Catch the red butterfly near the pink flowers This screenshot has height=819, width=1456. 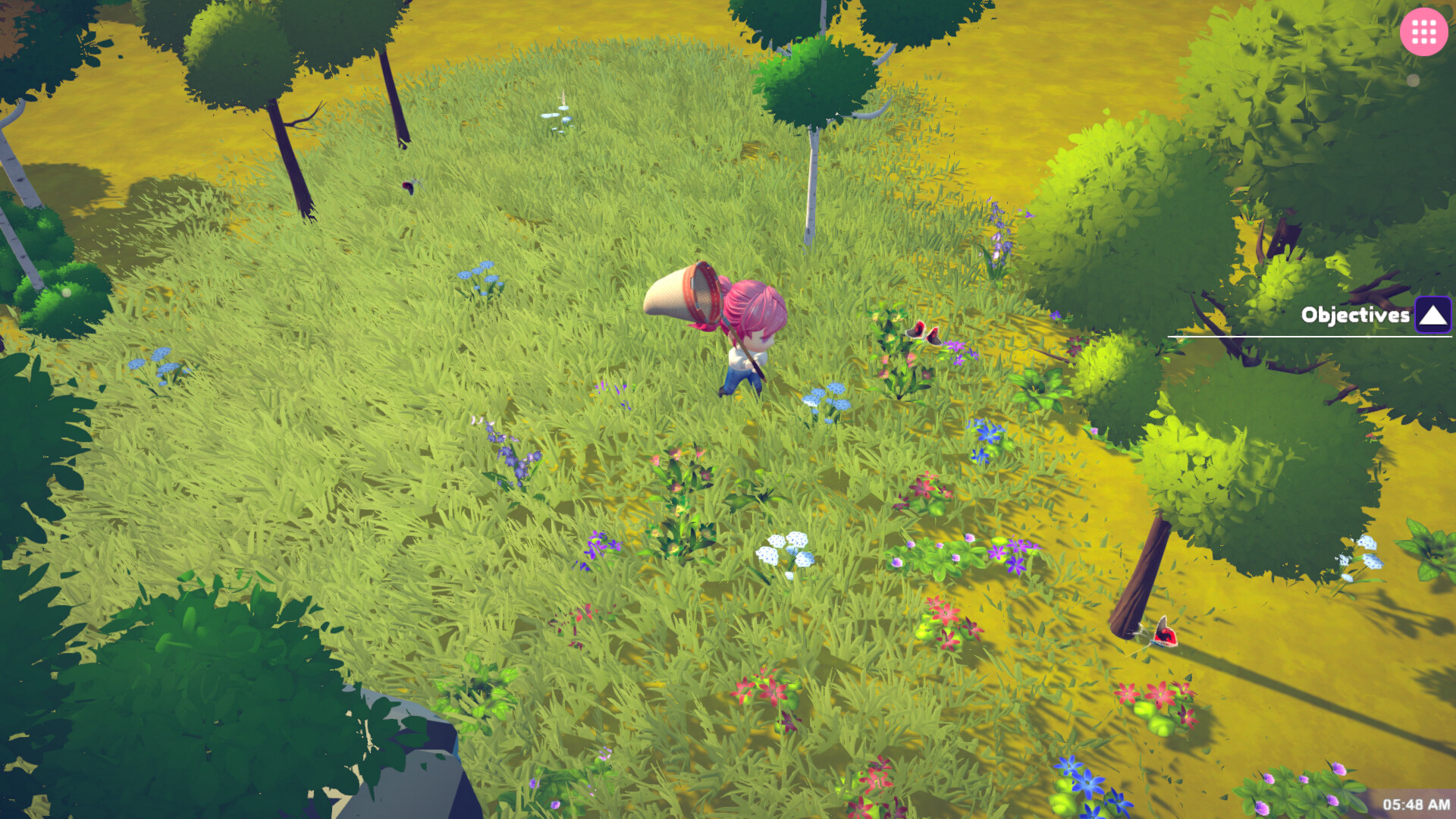point(924,336)
